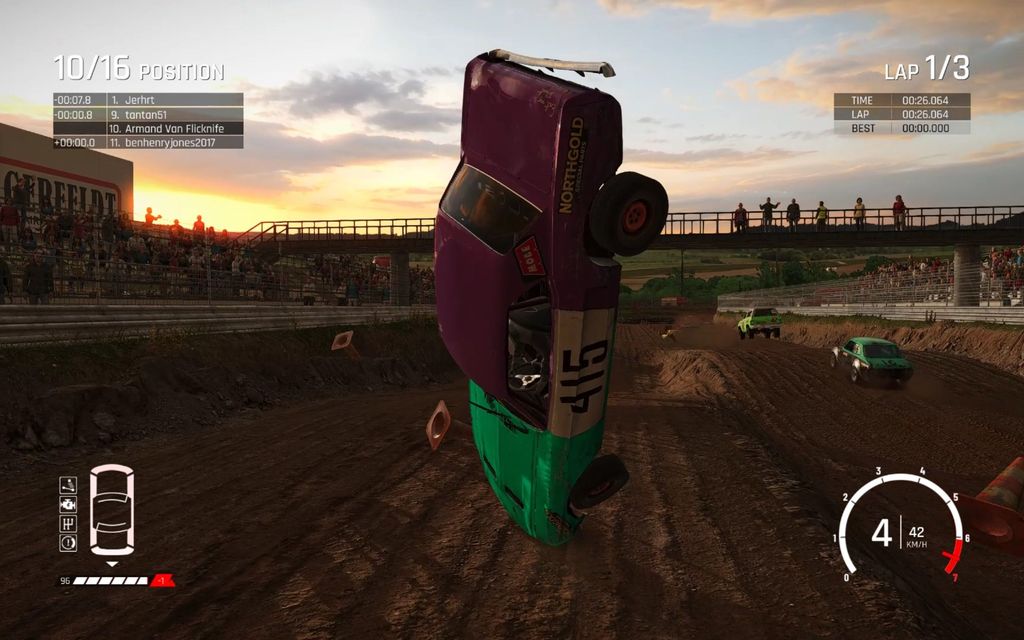Image resolution: width=1024 pixels, height=640 pixels.
Task: Select tantan51's leaderboard row
Action: coord(148,114)
